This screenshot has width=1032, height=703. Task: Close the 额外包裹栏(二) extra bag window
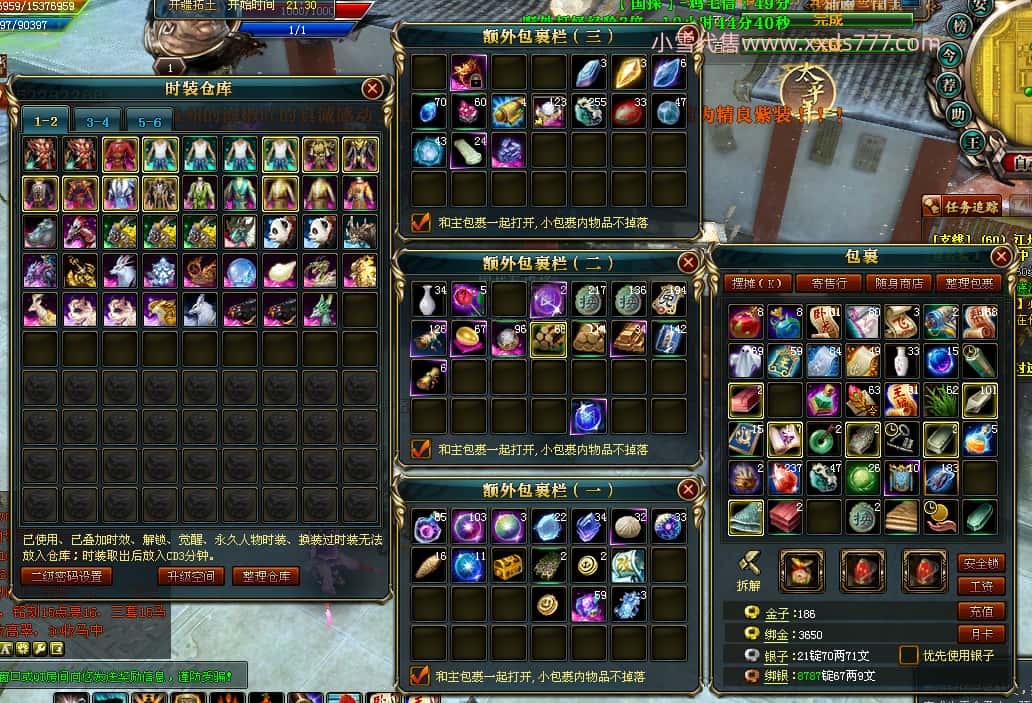[688, 262]
